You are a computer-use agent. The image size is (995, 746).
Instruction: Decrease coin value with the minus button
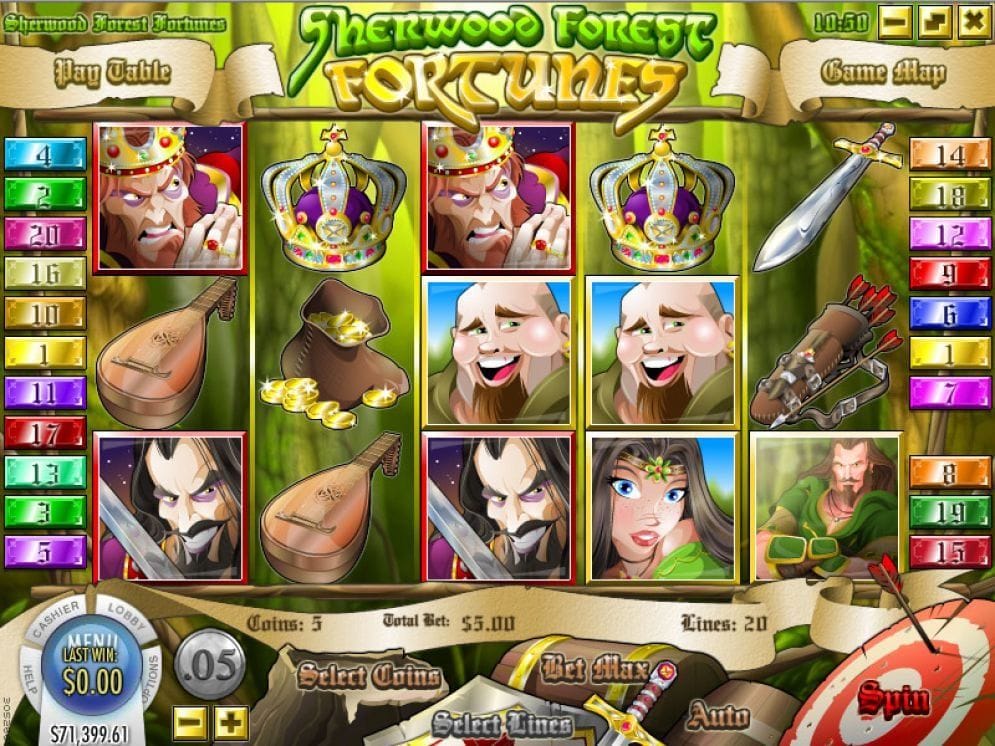point(188,722)
